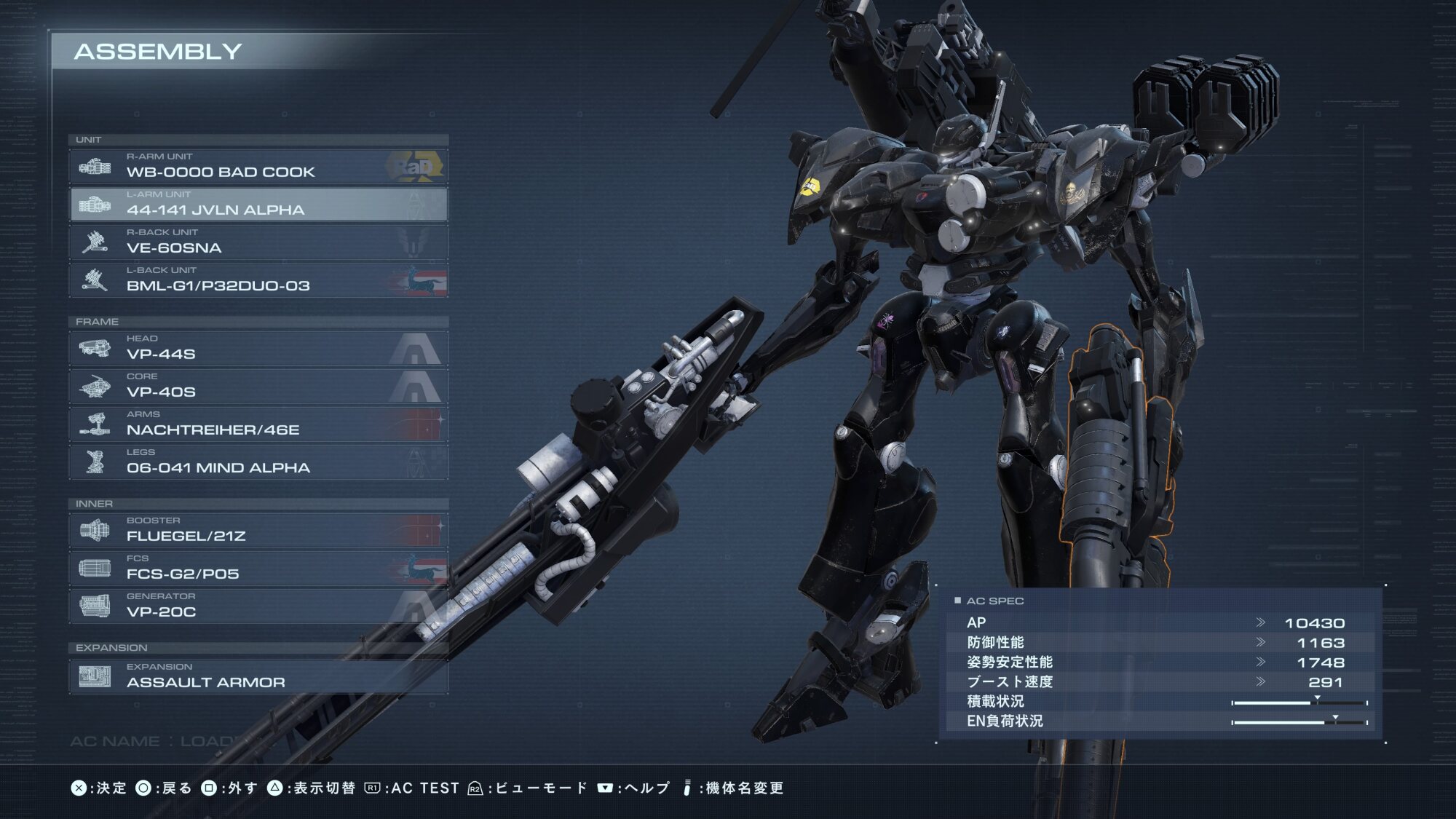This screenshot has height=819, width=1456.
Task: Choose the 44-141 JVLN ALPHA left arm slot
Action: pos(258,205)
